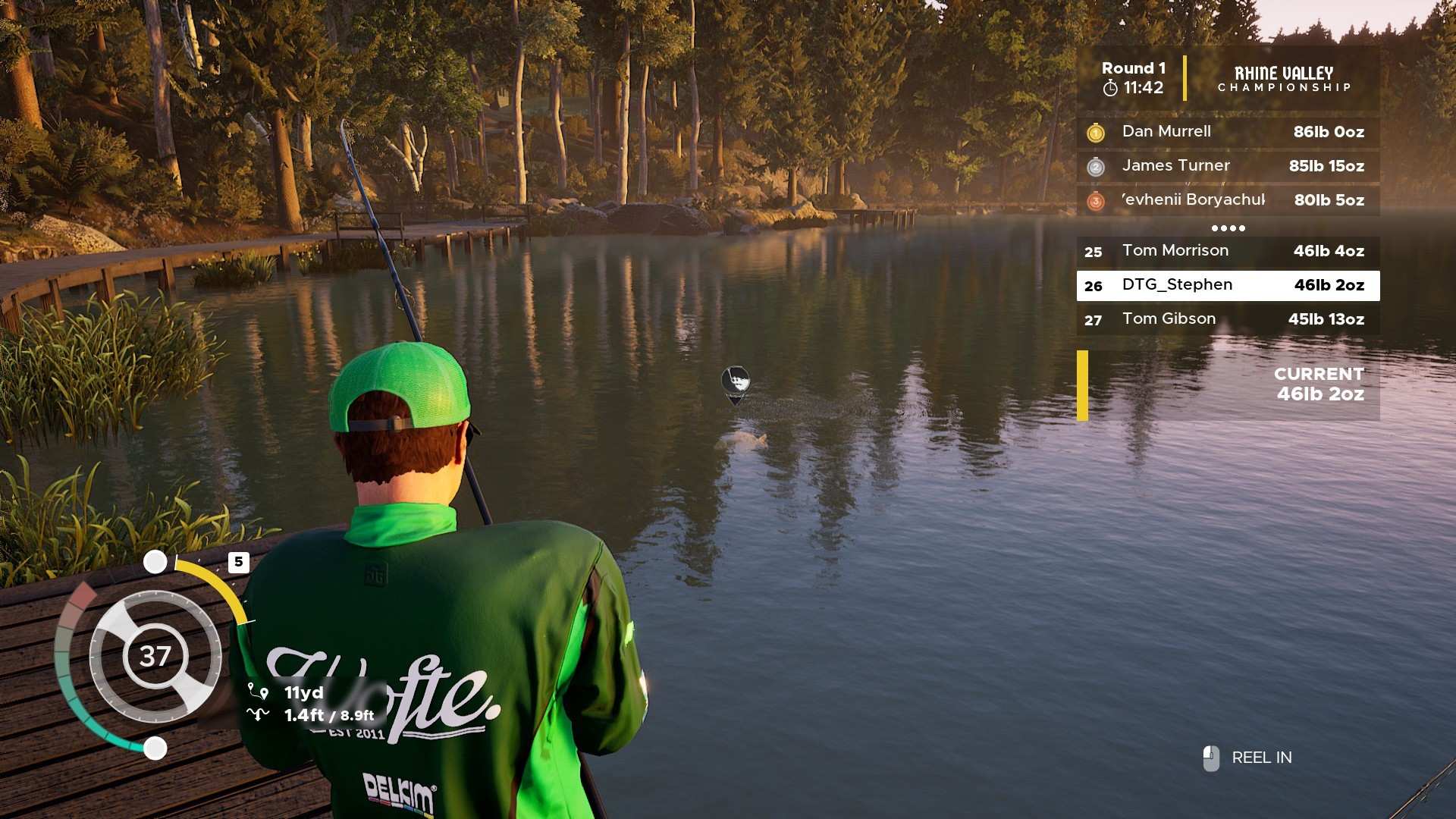Select the Round 1 label
Viewport: 1456px width, 819px height.
(x=1133, y=67)
